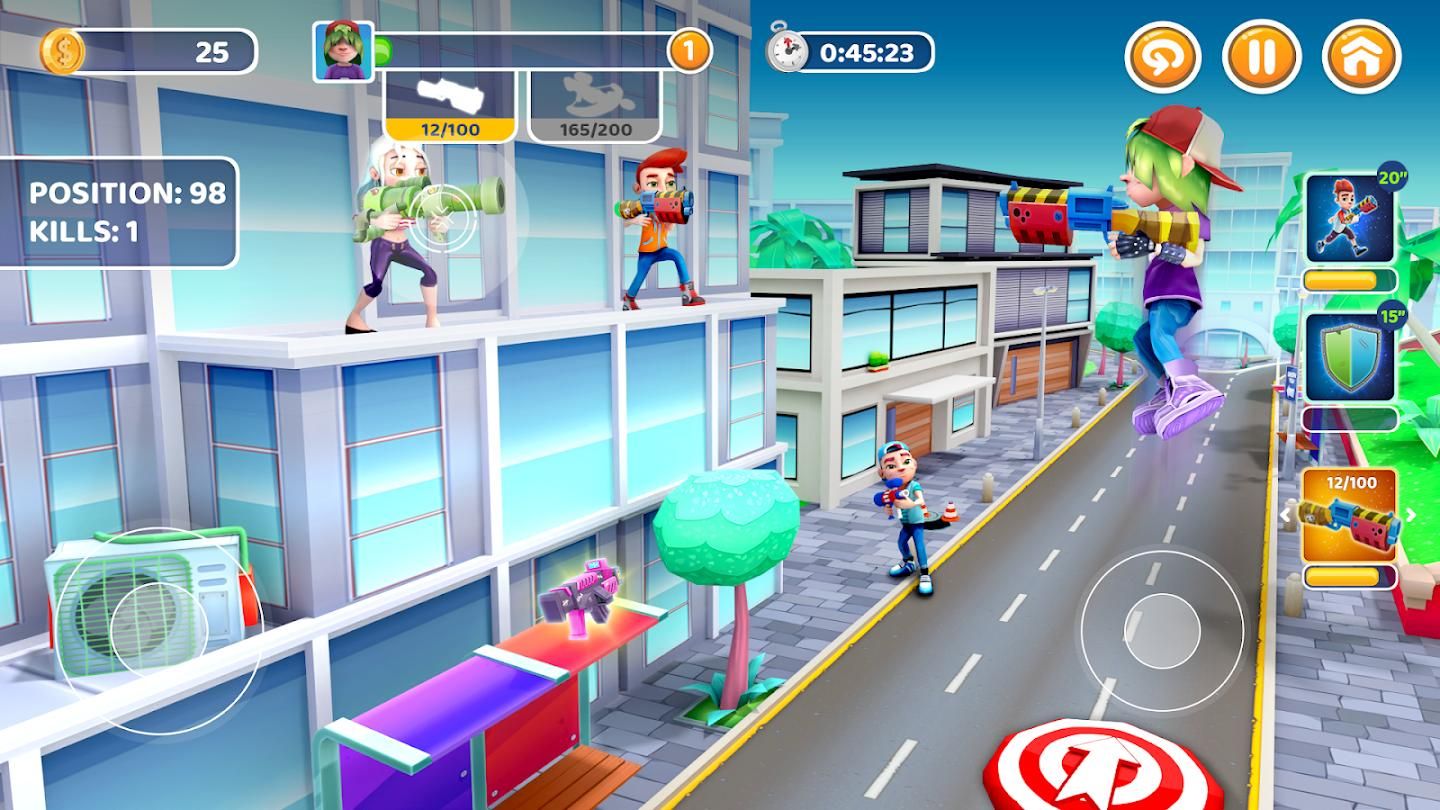Tap the gold coin icon
This screenshot has width=1440, height=810.
62,51
